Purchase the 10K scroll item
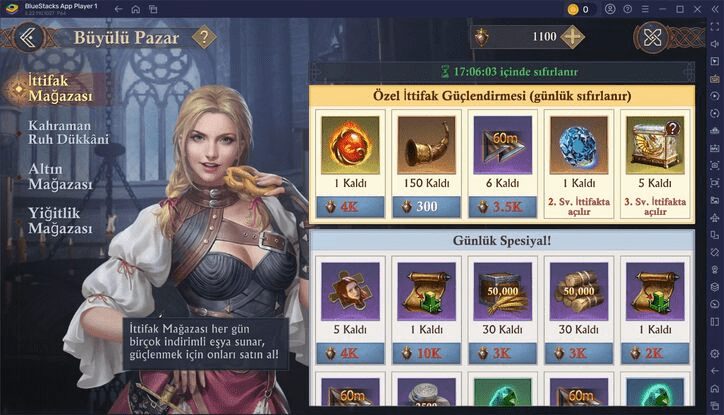 [426, 353]
